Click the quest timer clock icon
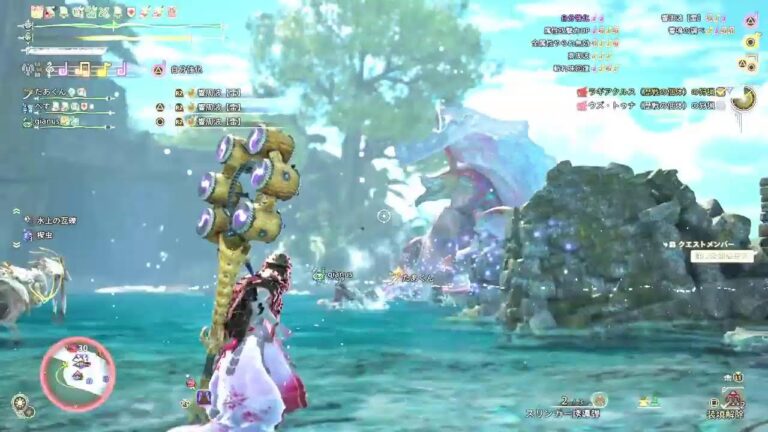This screenshot has height=432, width=768. (x=742, y=97)
